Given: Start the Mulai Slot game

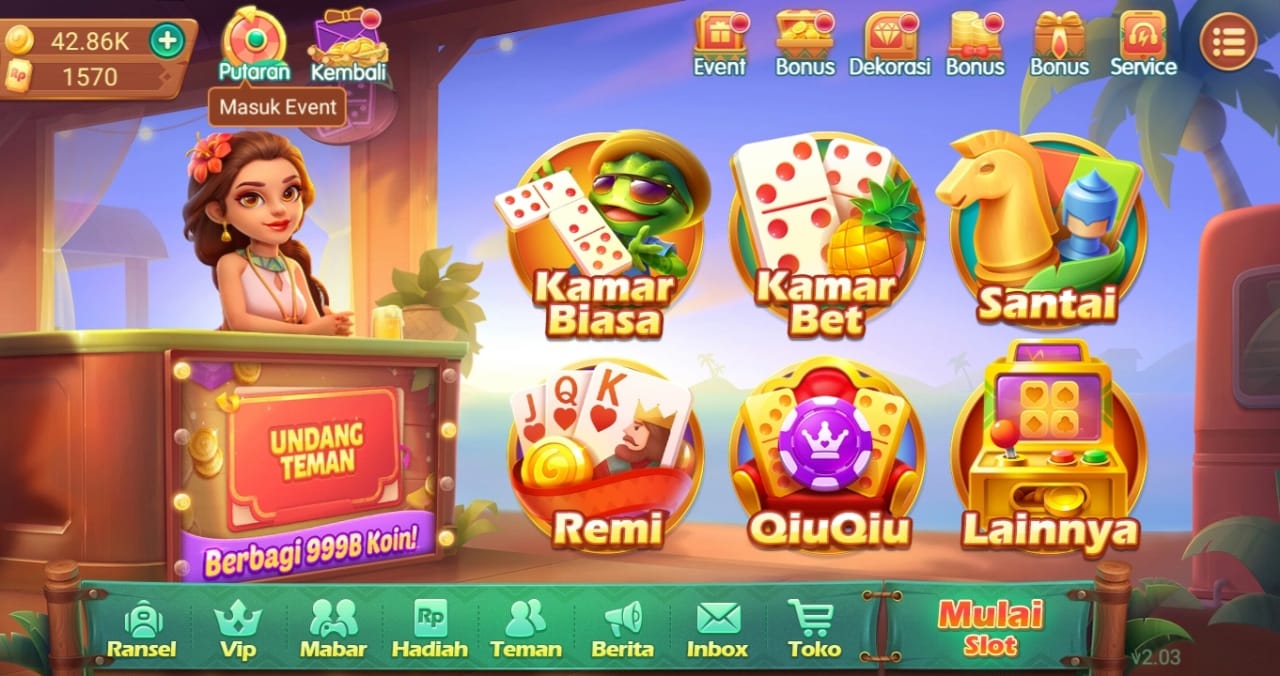Looking at the screenshot, I should tap(989, 627).
